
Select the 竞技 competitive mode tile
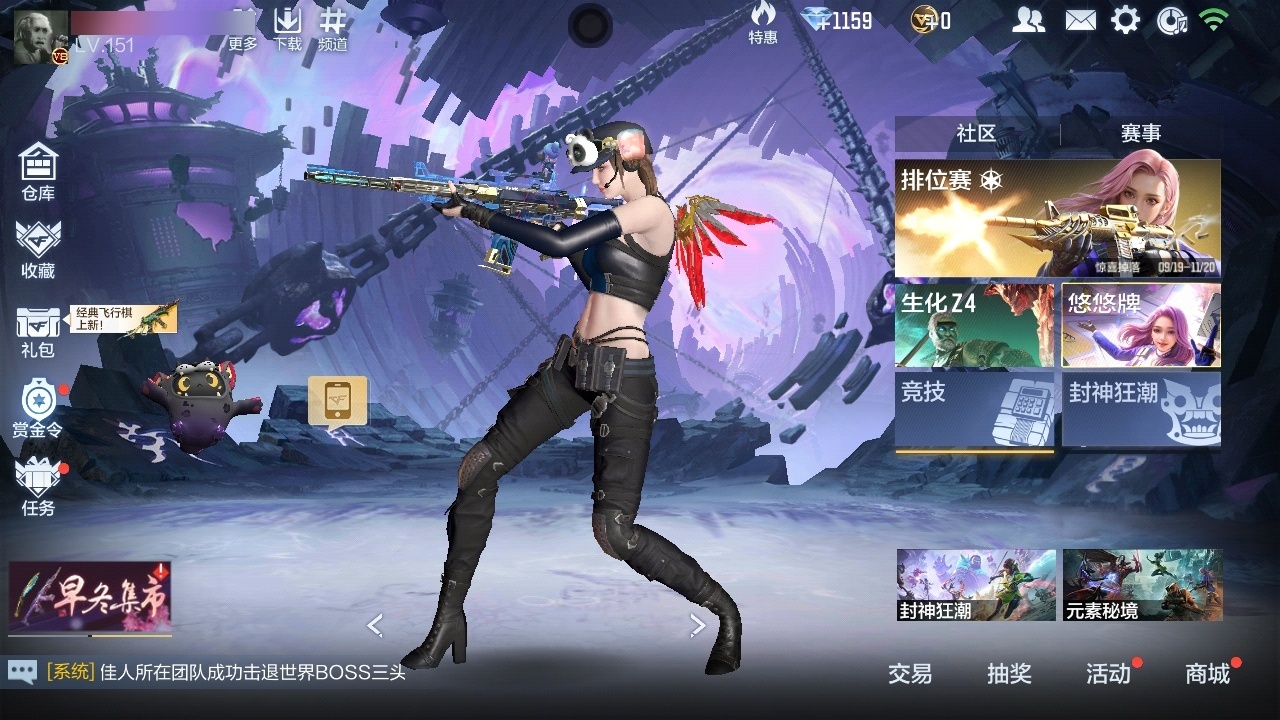pyautogui.click(x=974, y=410)
